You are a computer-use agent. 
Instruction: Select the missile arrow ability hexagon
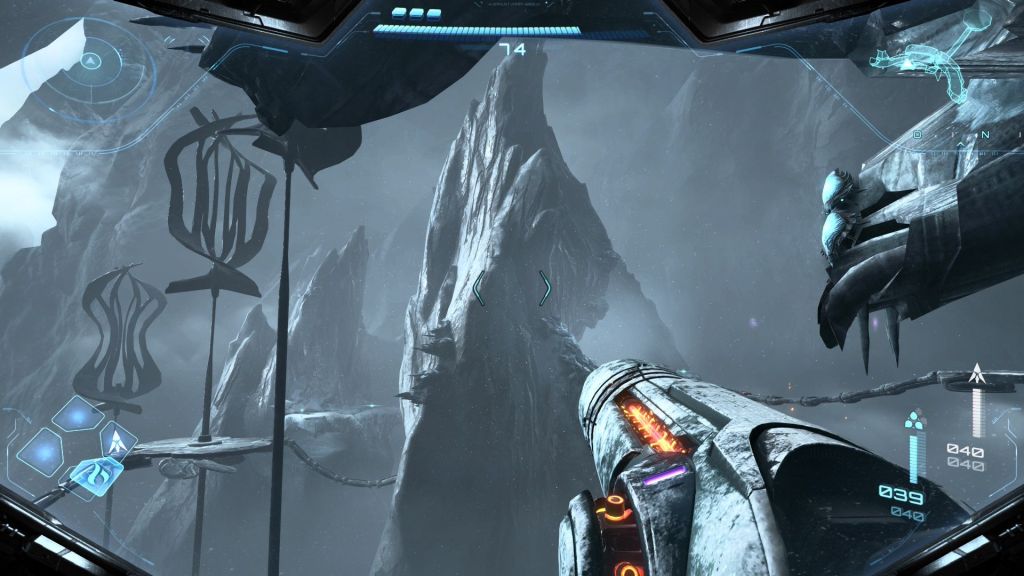coord(118,439)
